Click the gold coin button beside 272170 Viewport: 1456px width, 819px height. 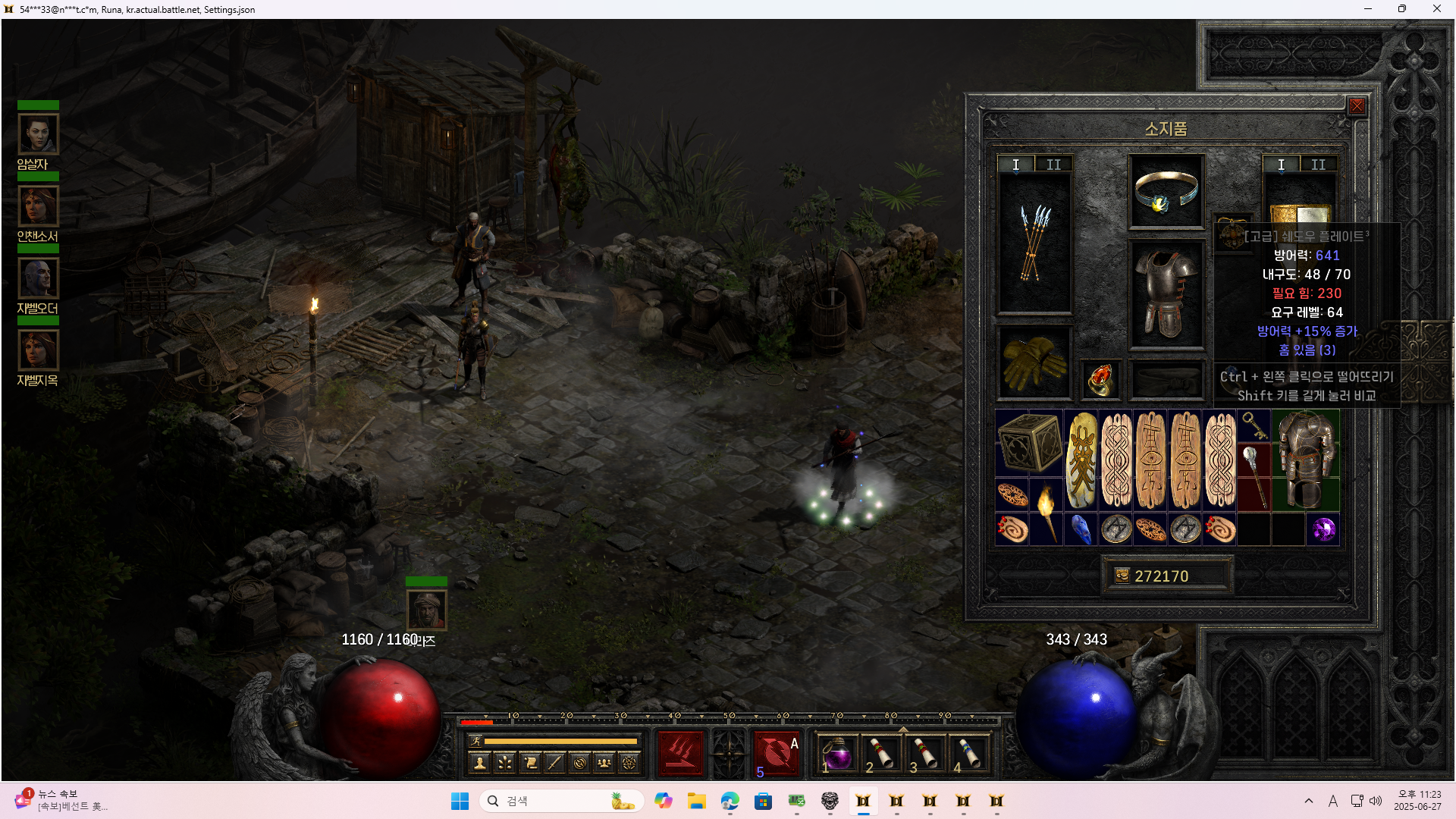click(x=1122, y=576)
